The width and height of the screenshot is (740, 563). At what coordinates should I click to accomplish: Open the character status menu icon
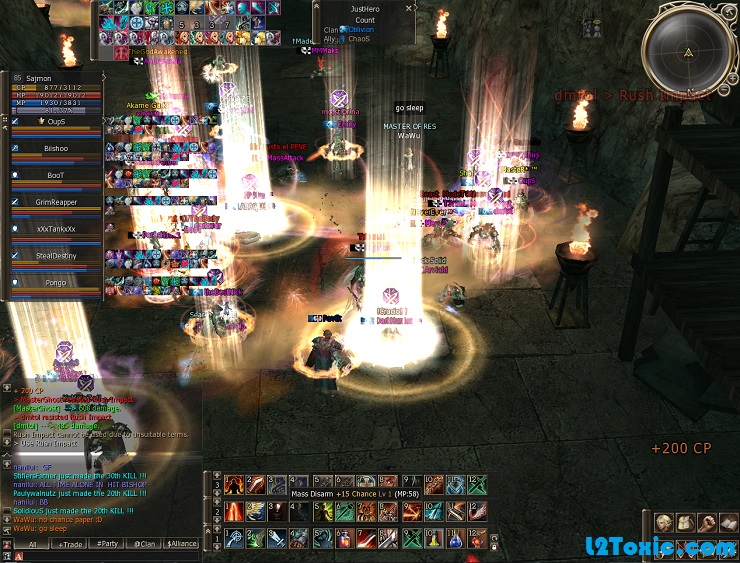(666, 523)
